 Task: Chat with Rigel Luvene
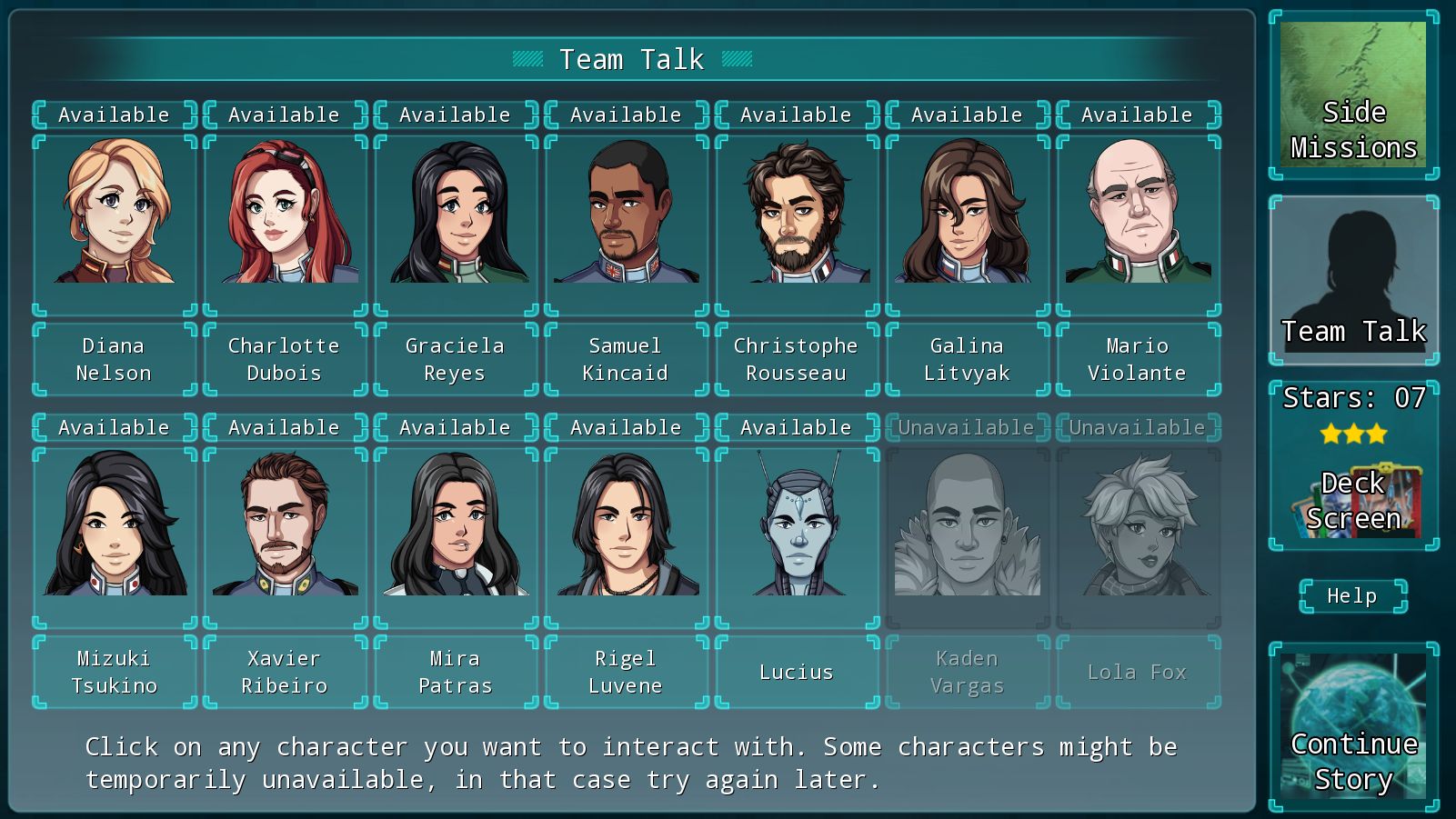(x=625, y=532)
